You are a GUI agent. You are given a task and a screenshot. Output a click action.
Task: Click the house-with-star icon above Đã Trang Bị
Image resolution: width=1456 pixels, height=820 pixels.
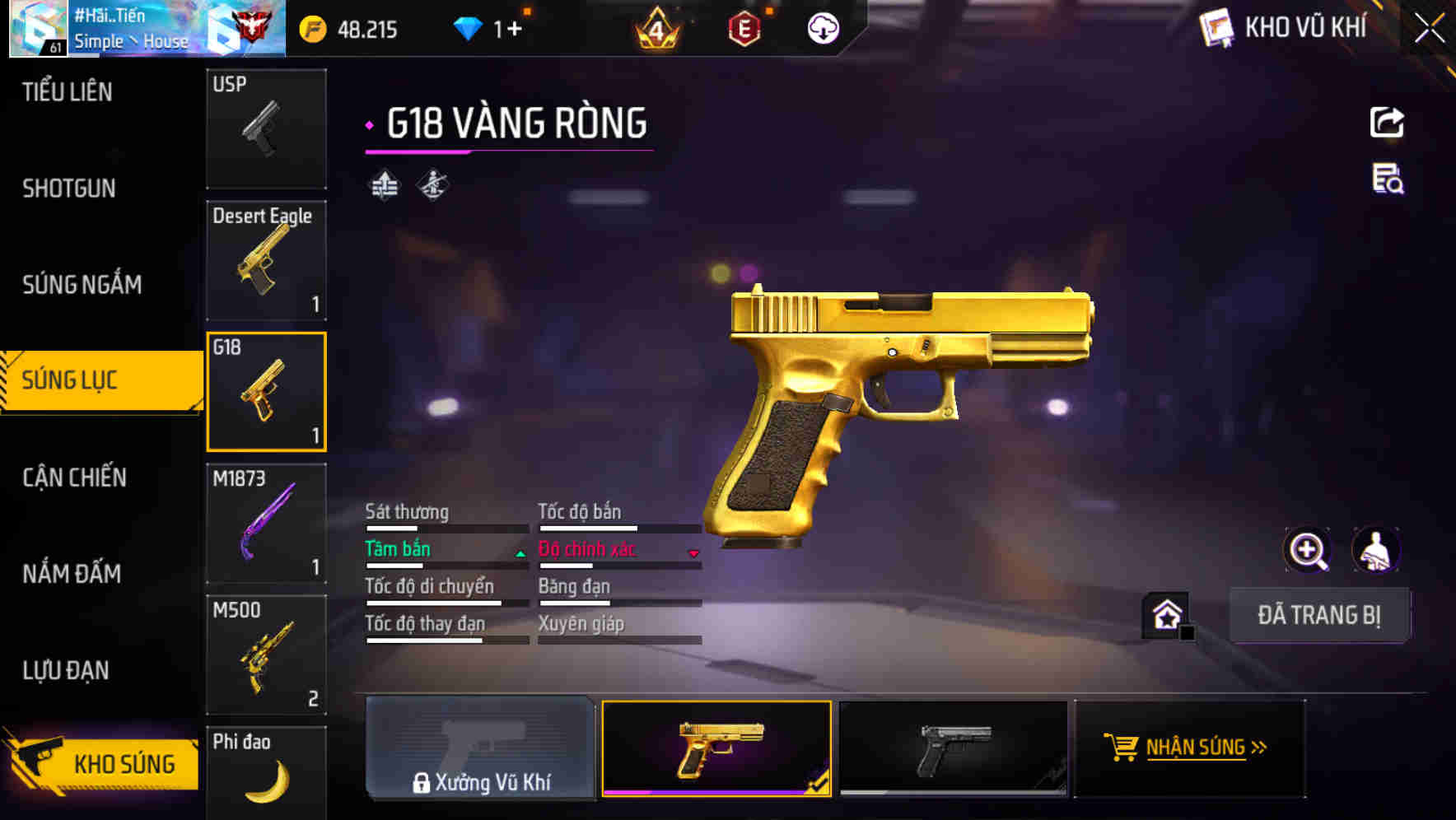[x=1164, y=614]
